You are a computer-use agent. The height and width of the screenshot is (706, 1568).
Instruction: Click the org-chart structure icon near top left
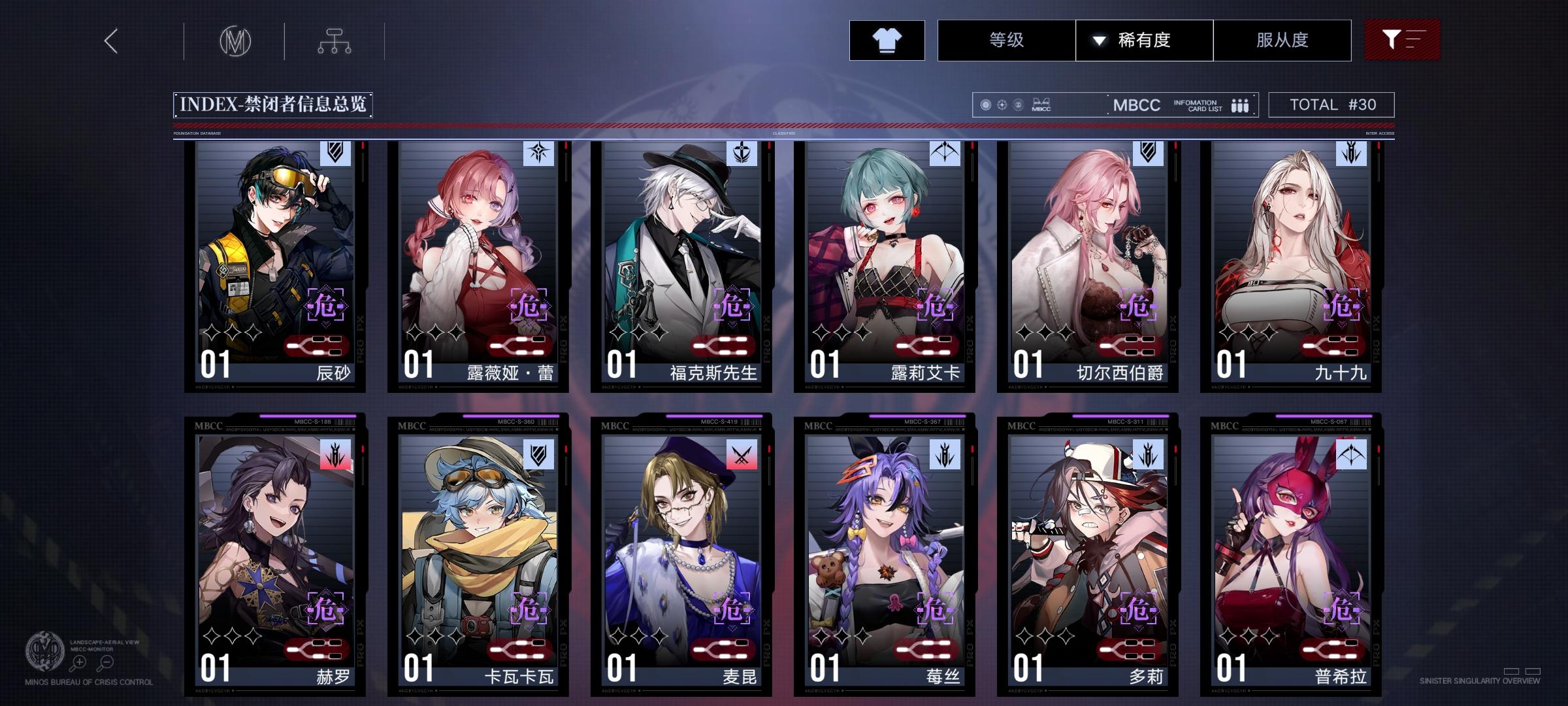pyautogui.click(x=336, y=40)
